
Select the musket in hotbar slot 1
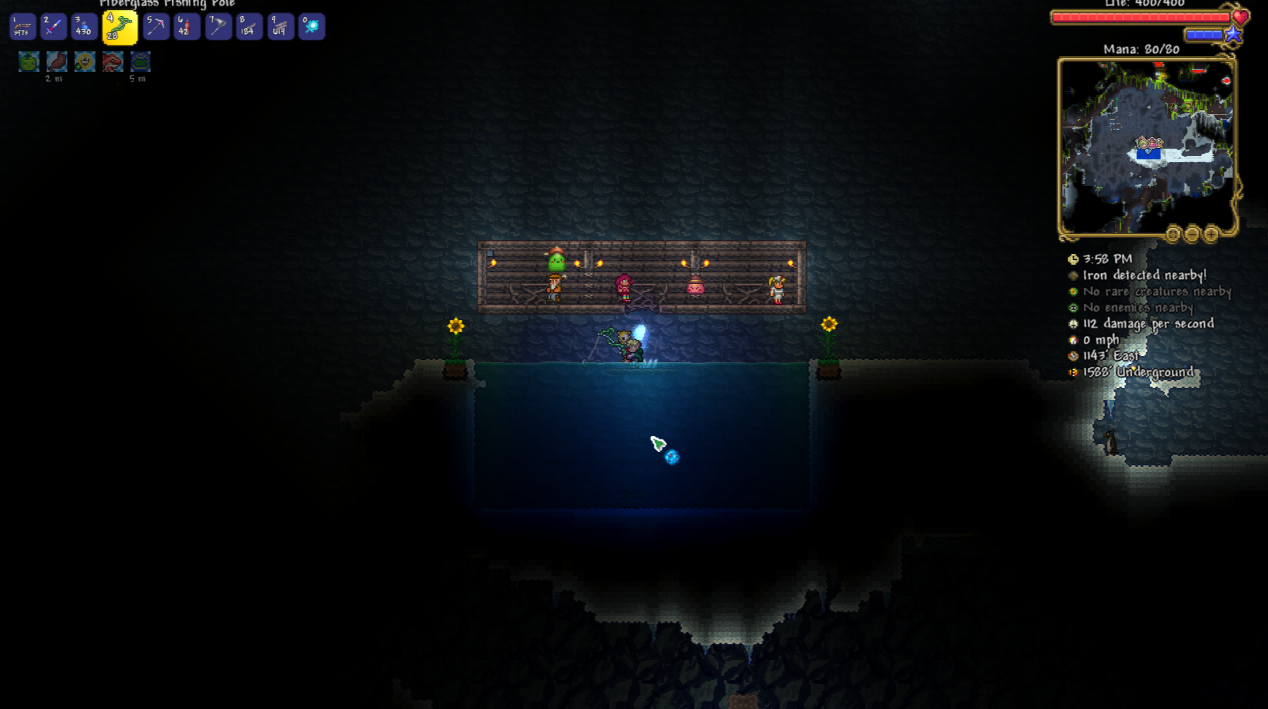(22, 27)
